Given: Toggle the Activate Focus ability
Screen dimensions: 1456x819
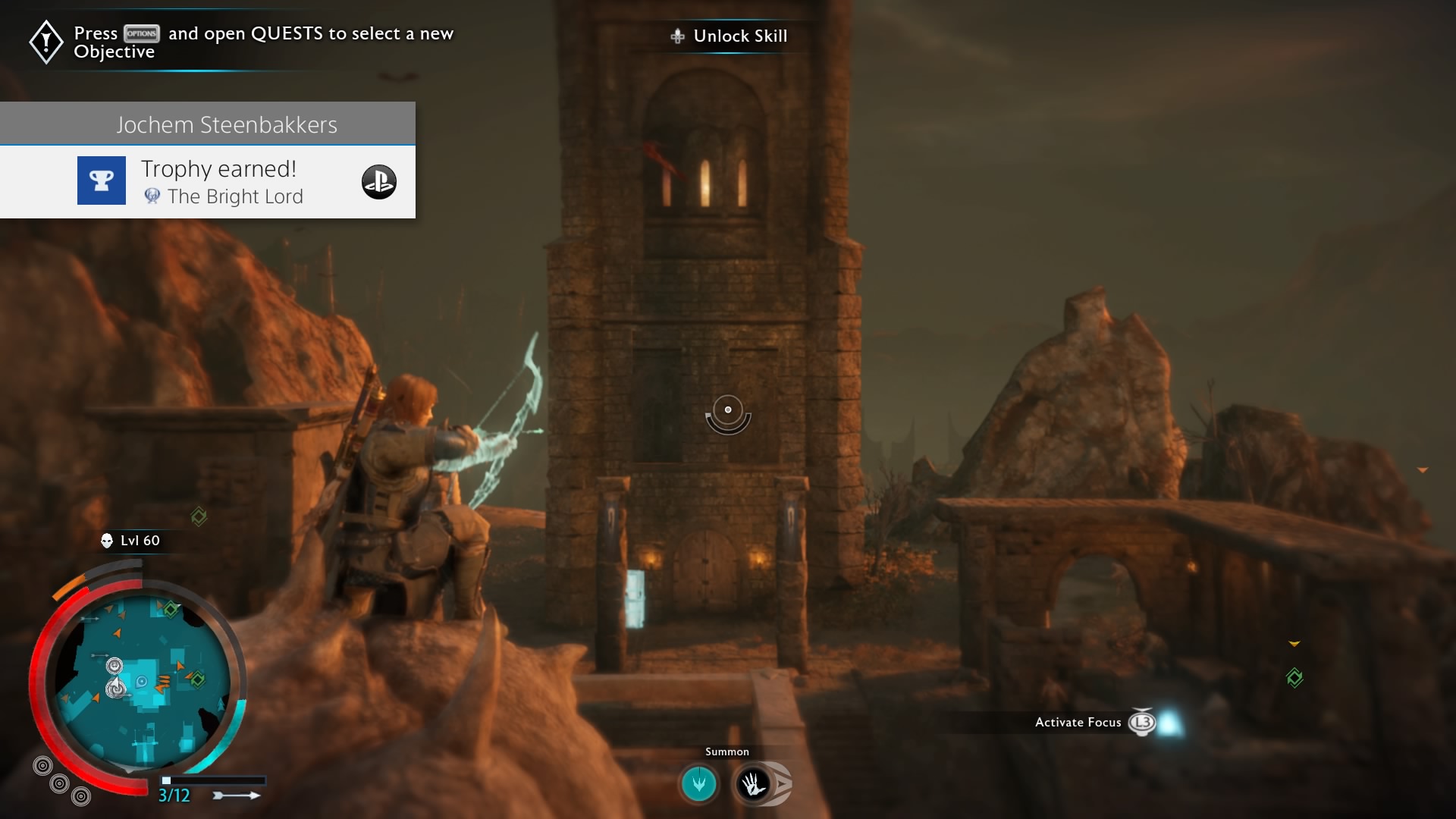Looking at the screenshot, I should 1078,723.
